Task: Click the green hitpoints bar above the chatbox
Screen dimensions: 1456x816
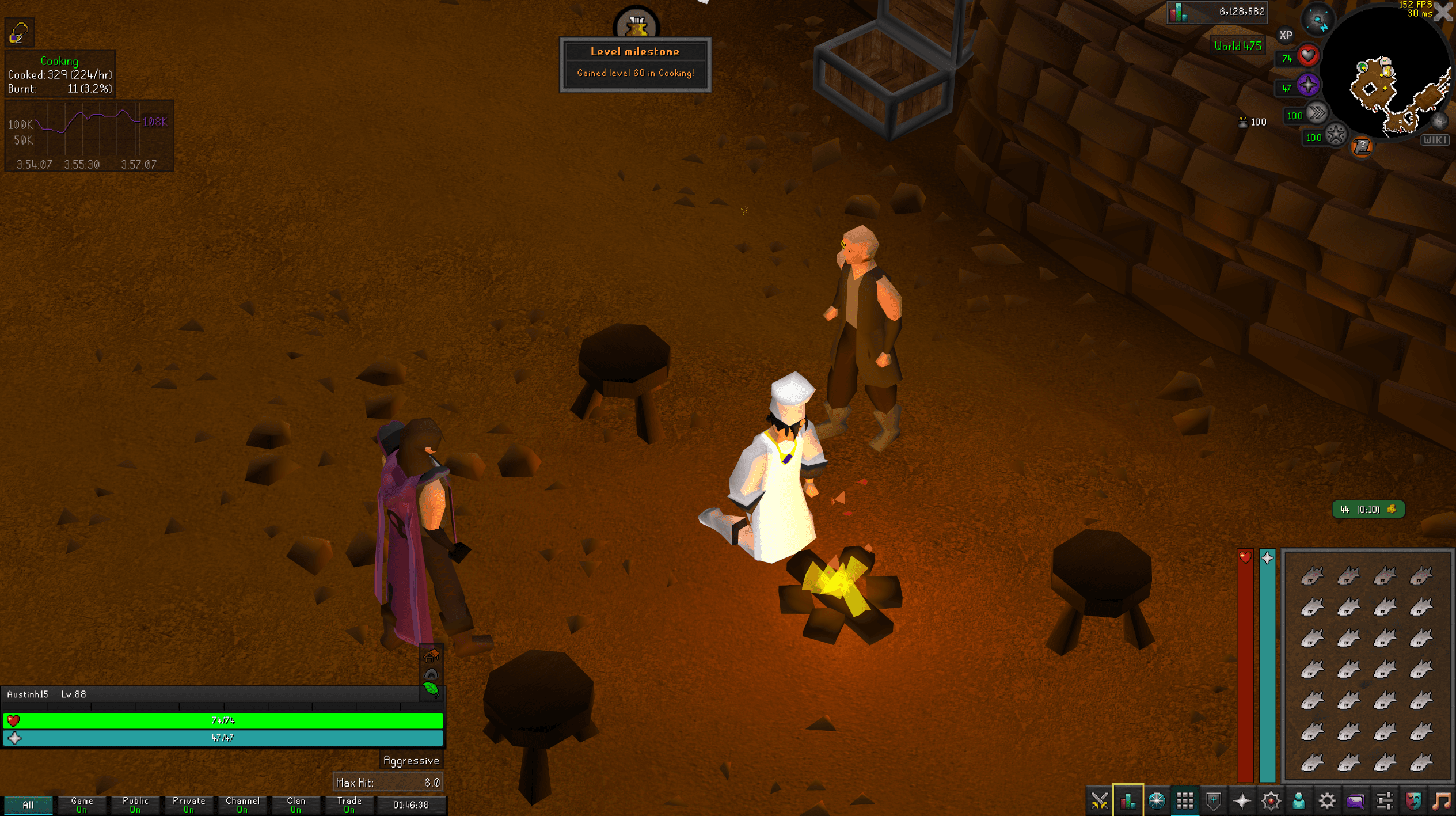Action: click(x=225, y=719)
